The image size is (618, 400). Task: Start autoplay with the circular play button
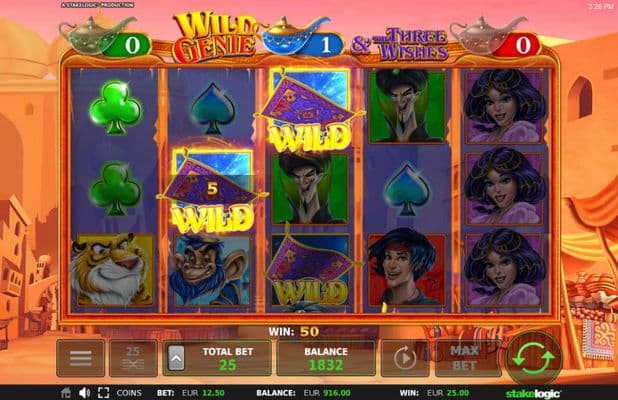pyautogui.click(x=405, y=357)
